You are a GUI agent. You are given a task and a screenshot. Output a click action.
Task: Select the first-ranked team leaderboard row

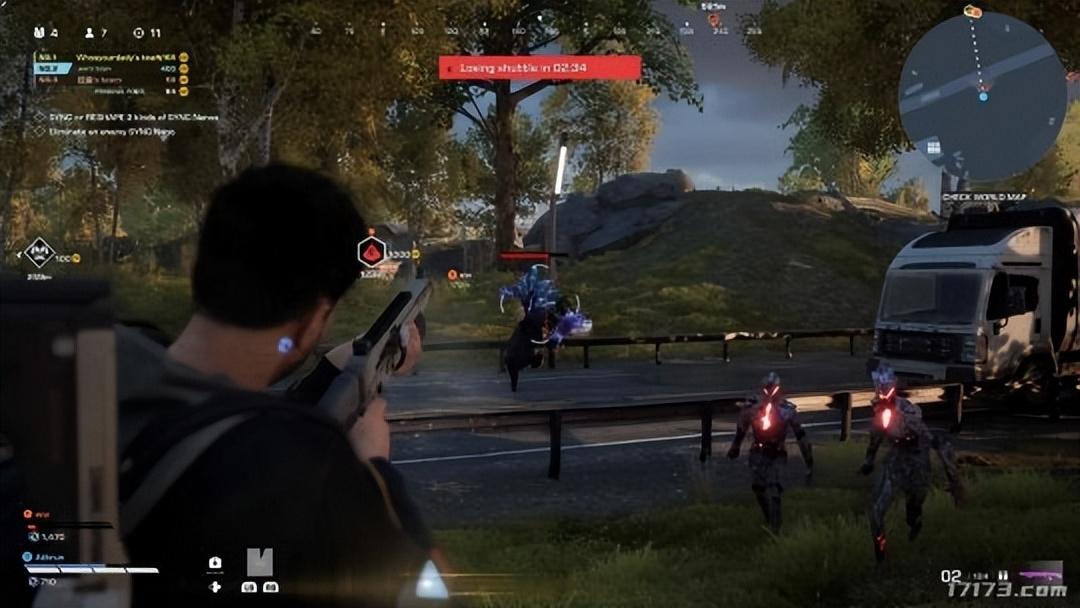pyautogui.click(x=112, y=57)
